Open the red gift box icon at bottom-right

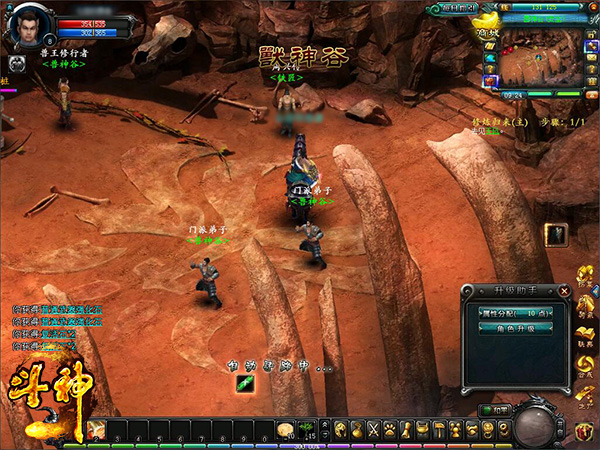pos(584,432)
